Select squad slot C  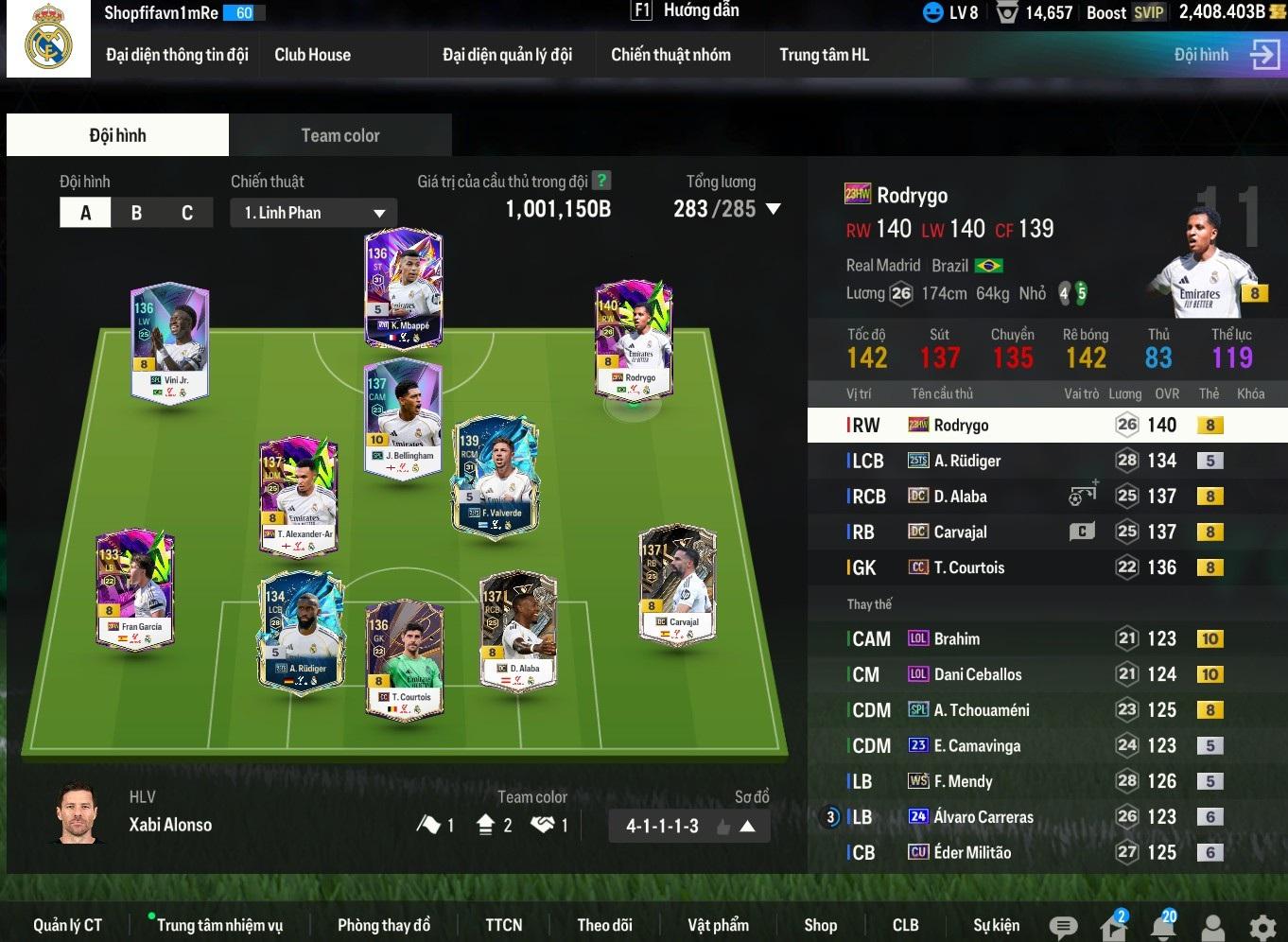pos(187,213)
